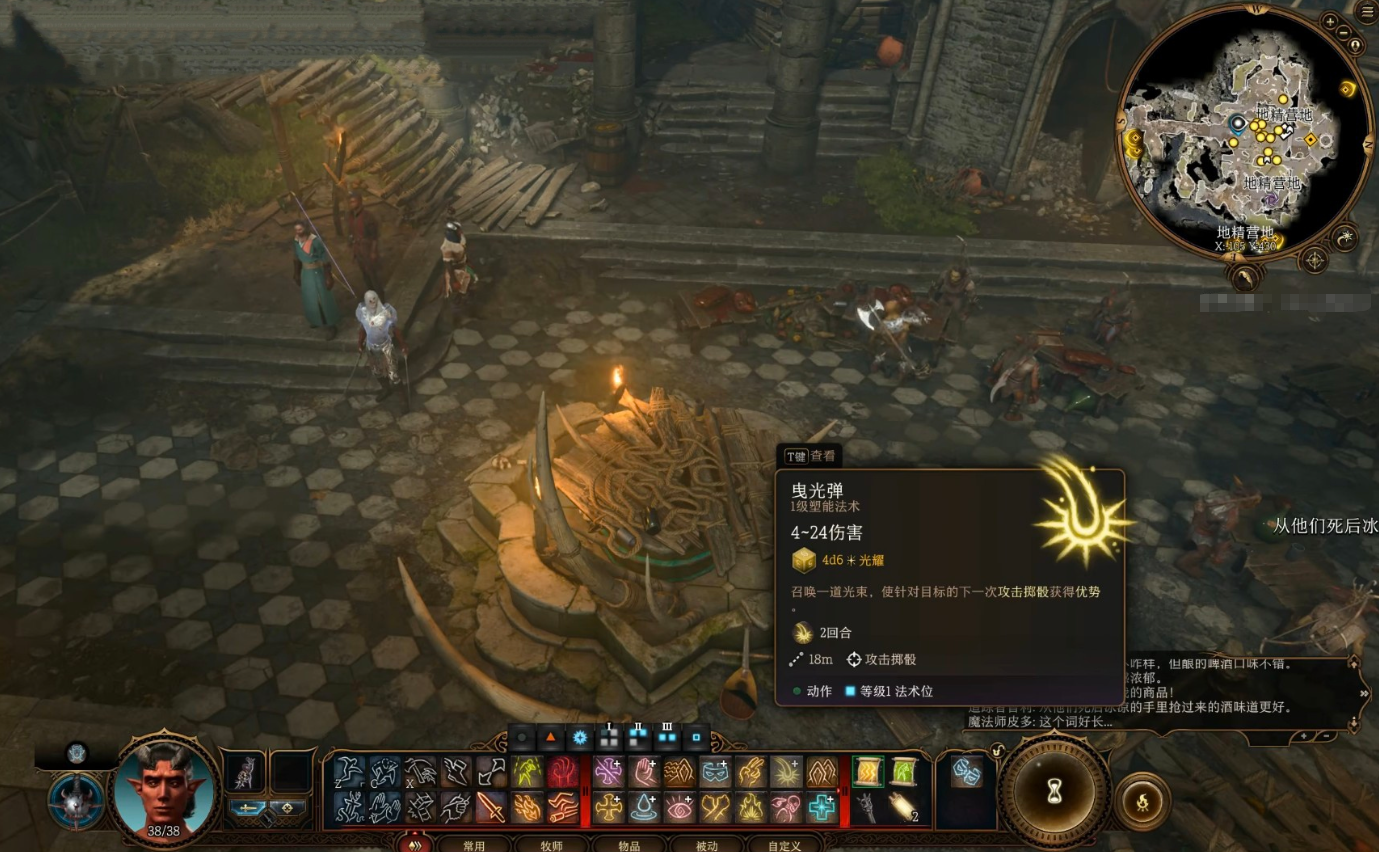This screenshot has height=852, width=1379.
Task: Select the red fist ability icon
Action: tap(561, 771)
